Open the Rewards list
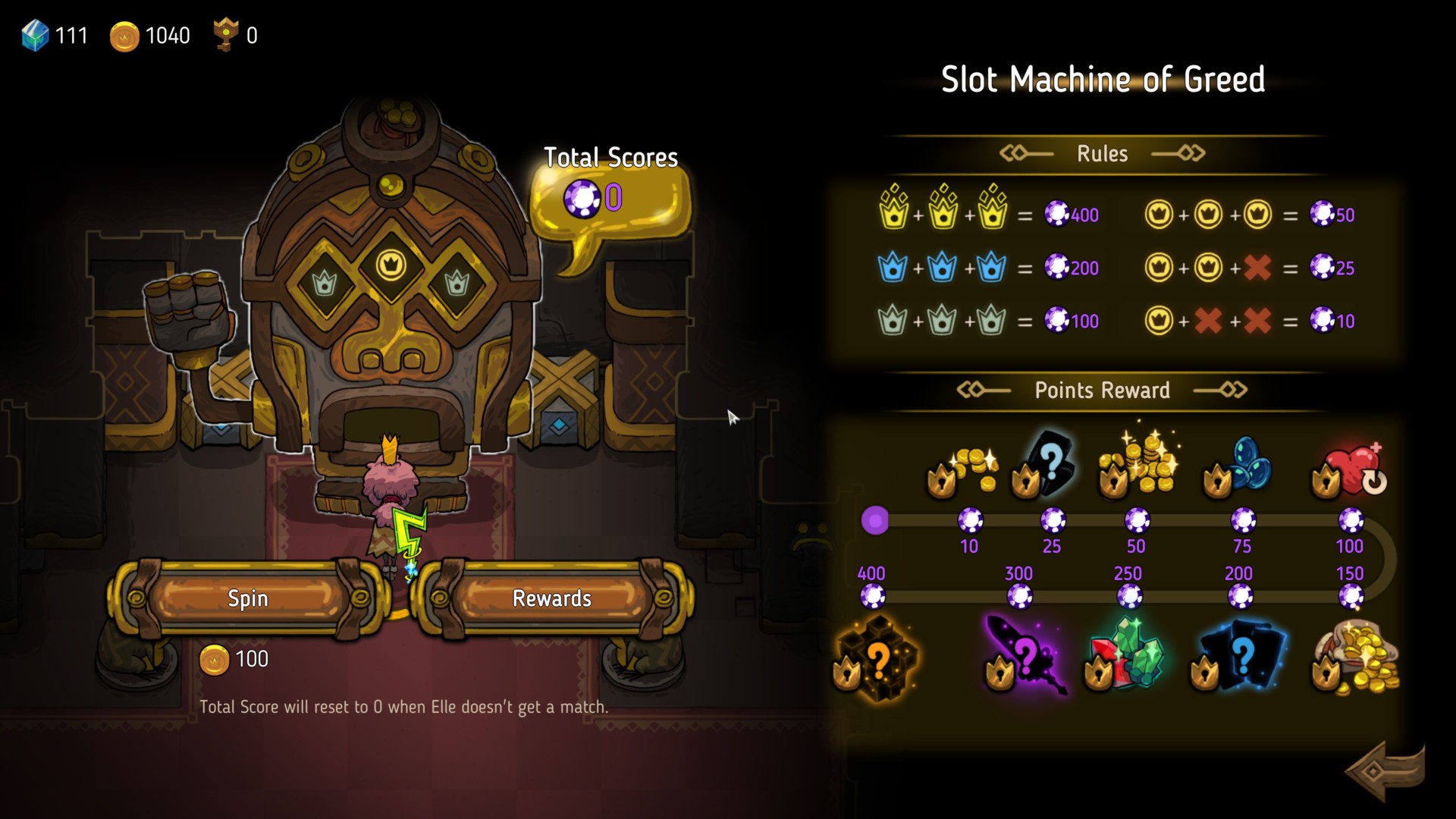This screenshot has width=1456, height=819. click(x=551, y=598)
